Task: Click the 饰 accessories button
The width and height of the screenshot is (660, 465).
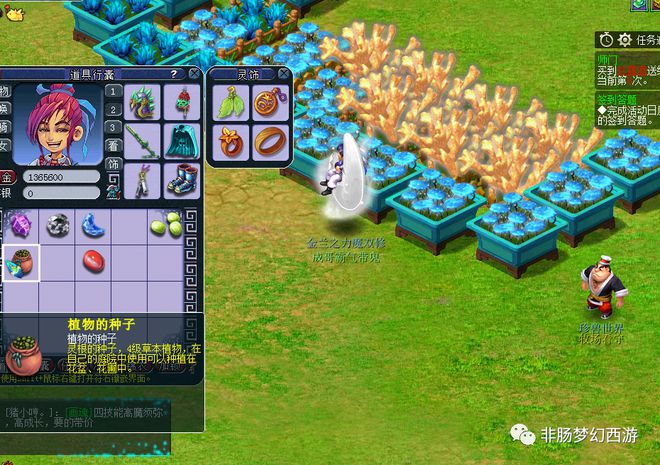Action: (x=114, y=163)
